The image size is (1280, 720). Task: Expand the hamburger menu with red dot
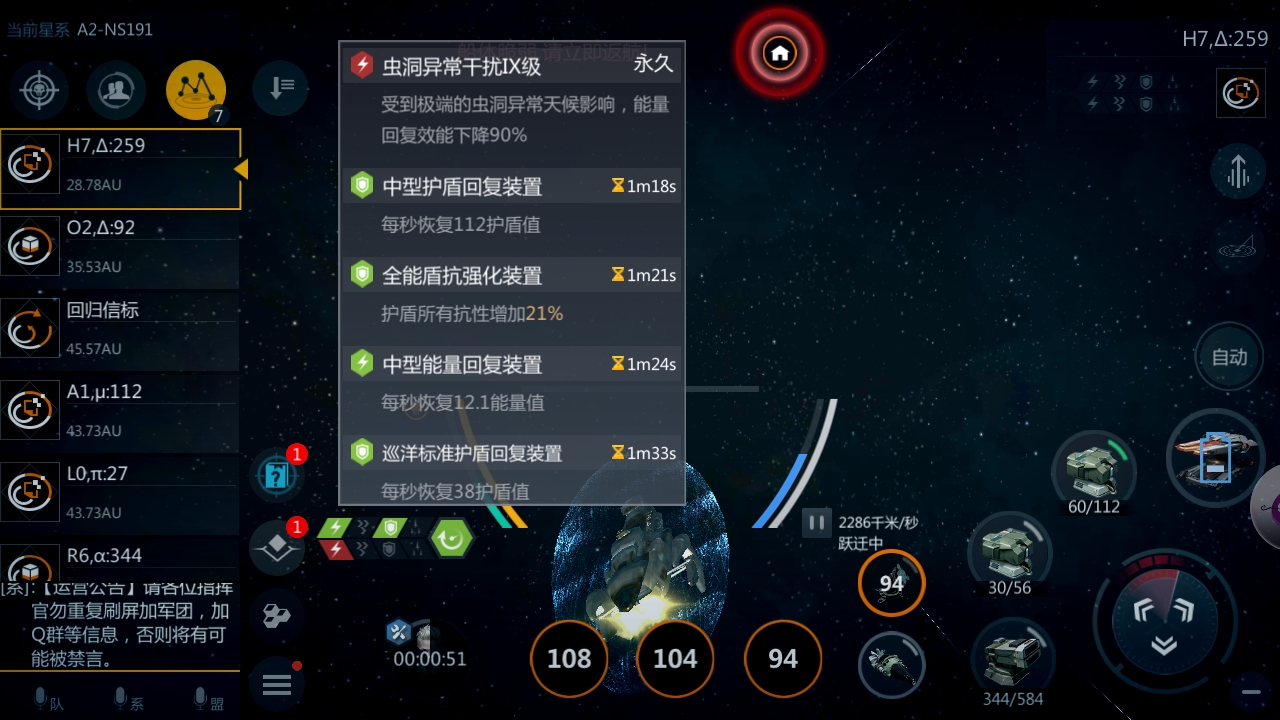[x=277, y=684]
